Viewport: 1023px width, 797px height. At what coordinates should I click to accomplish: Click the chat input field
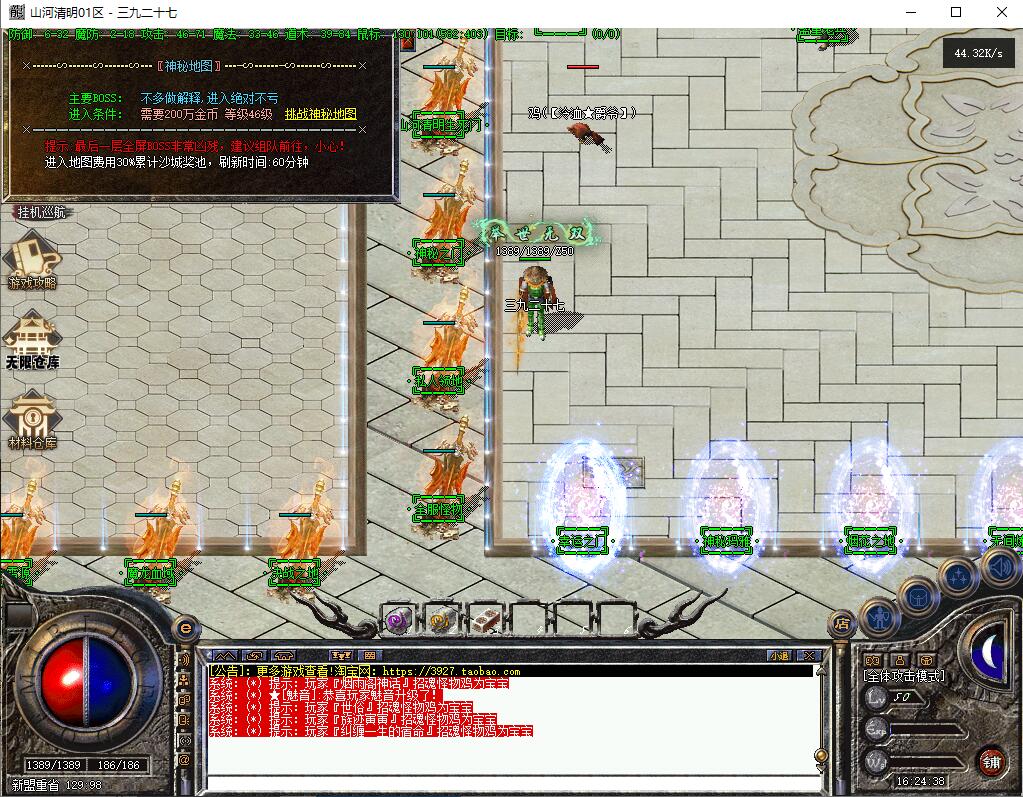510,782
